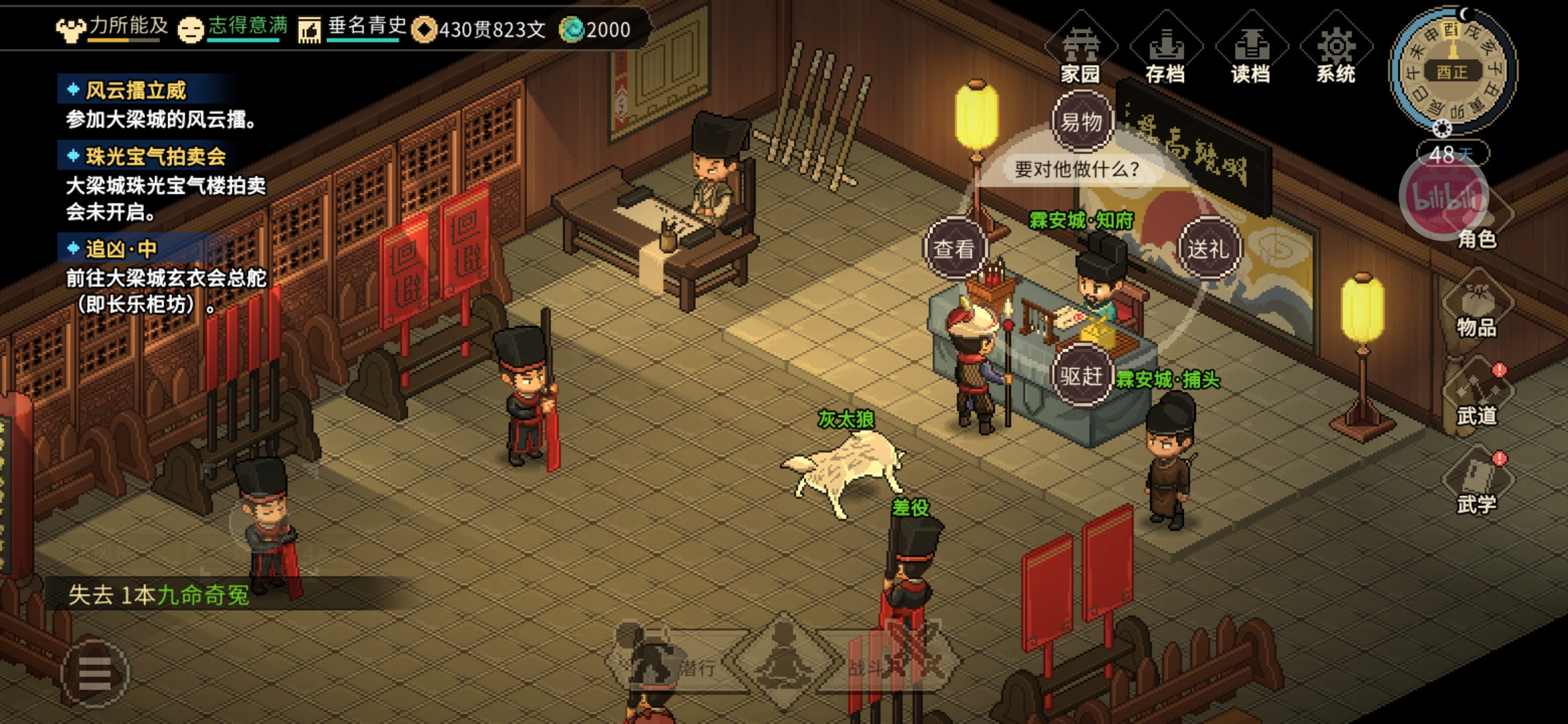Open the 武道 martial path menu
Screen dimensions: 1568x724
pyautogui.click(x=1476, y=397)
